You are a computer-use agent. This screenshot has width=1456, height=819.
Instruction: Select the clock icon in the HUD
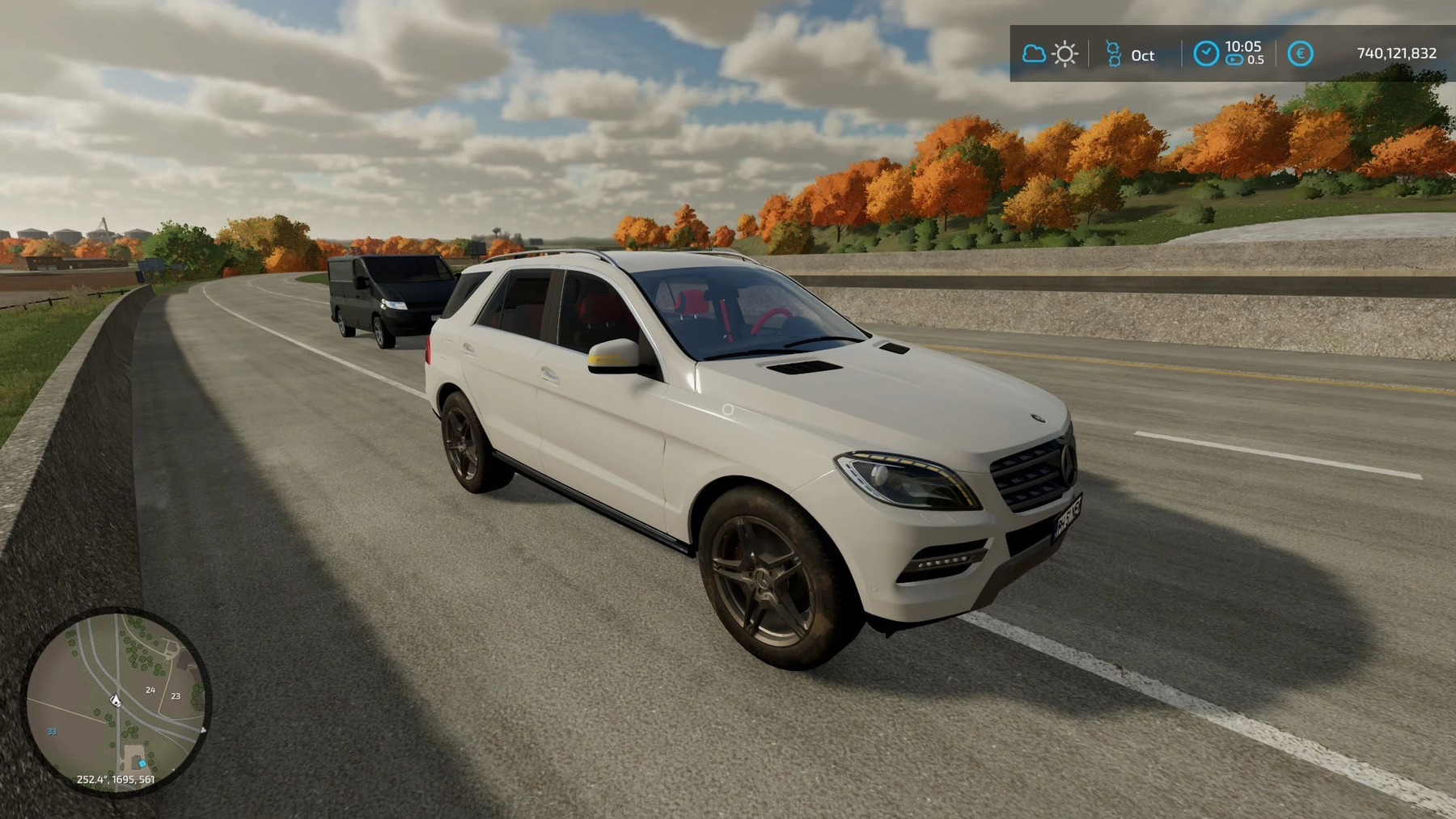point(1205,54)
